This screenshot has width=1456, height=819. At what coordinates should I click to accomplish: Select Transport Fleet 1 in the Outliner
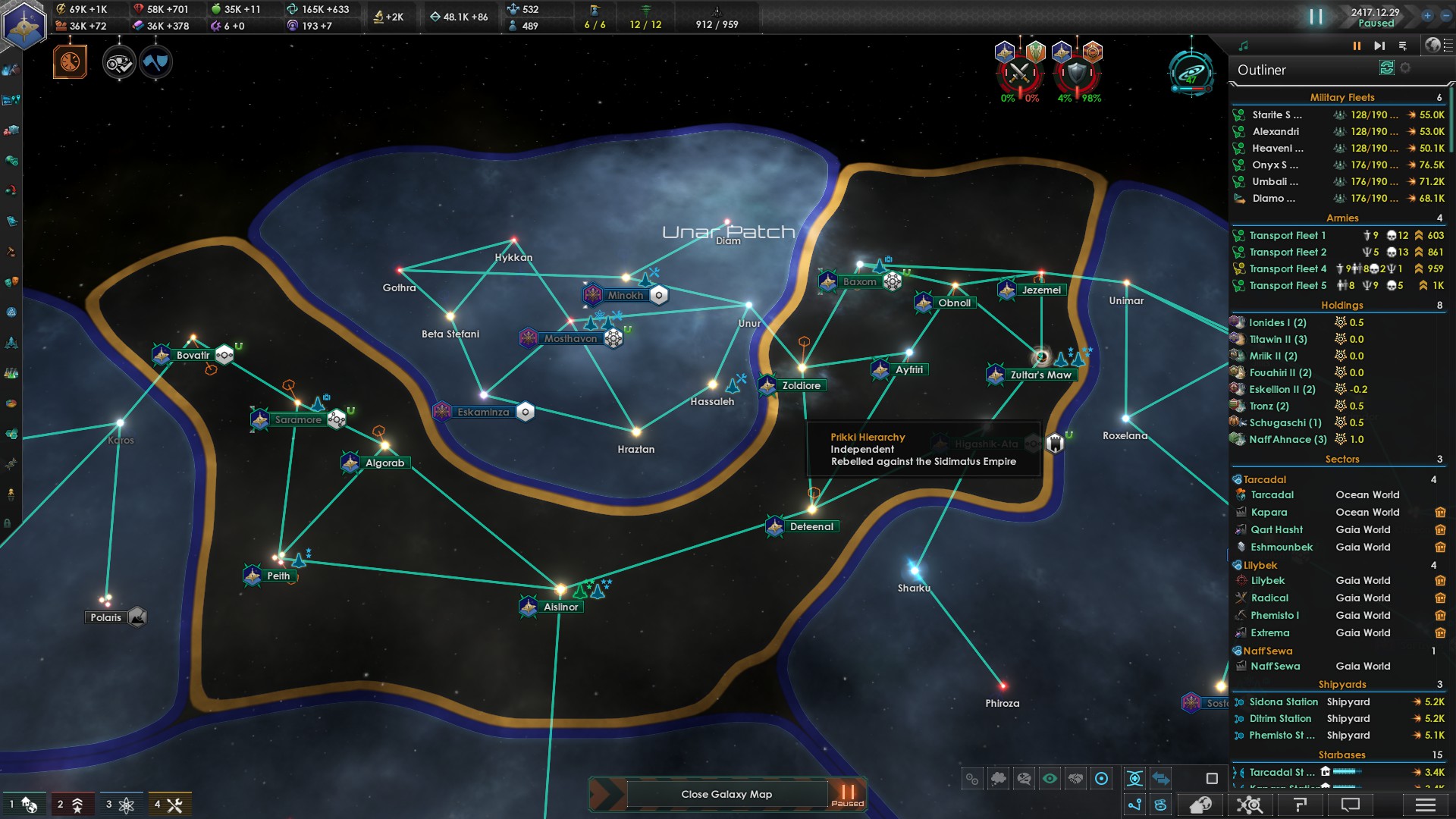[1286, 235]
